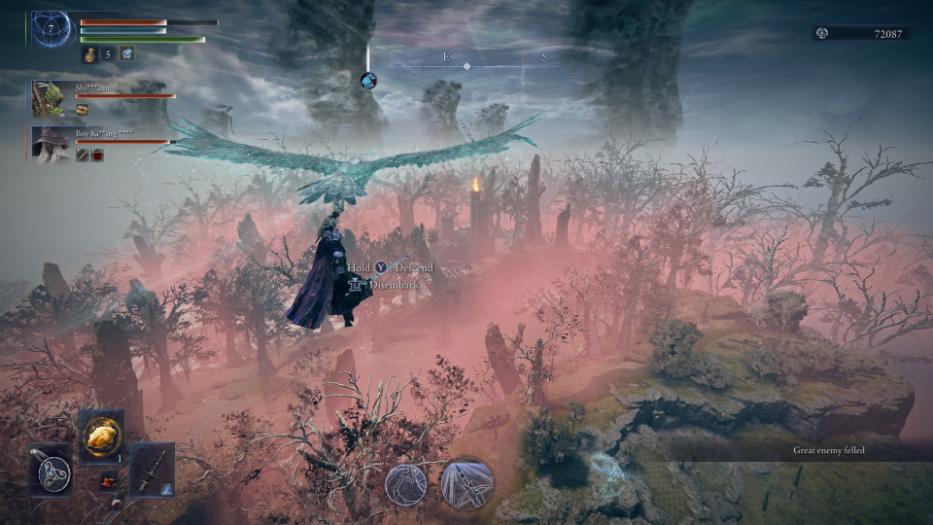
Task: Select the first teammate's green portrait
Action: click(48, 99)
